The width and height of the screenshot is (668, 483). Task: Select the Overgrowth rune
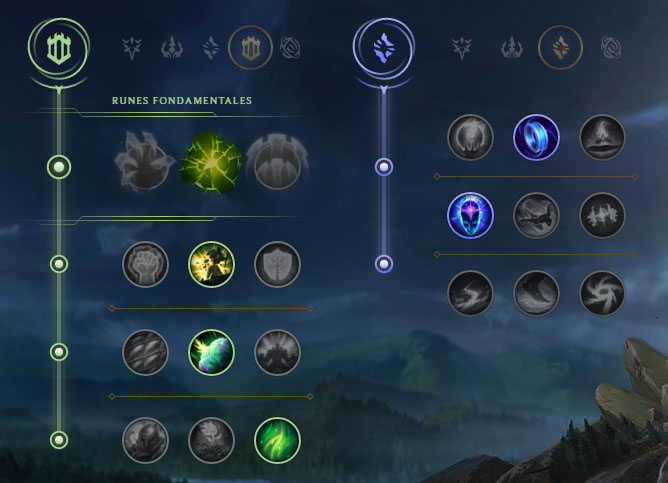(145, 439)
